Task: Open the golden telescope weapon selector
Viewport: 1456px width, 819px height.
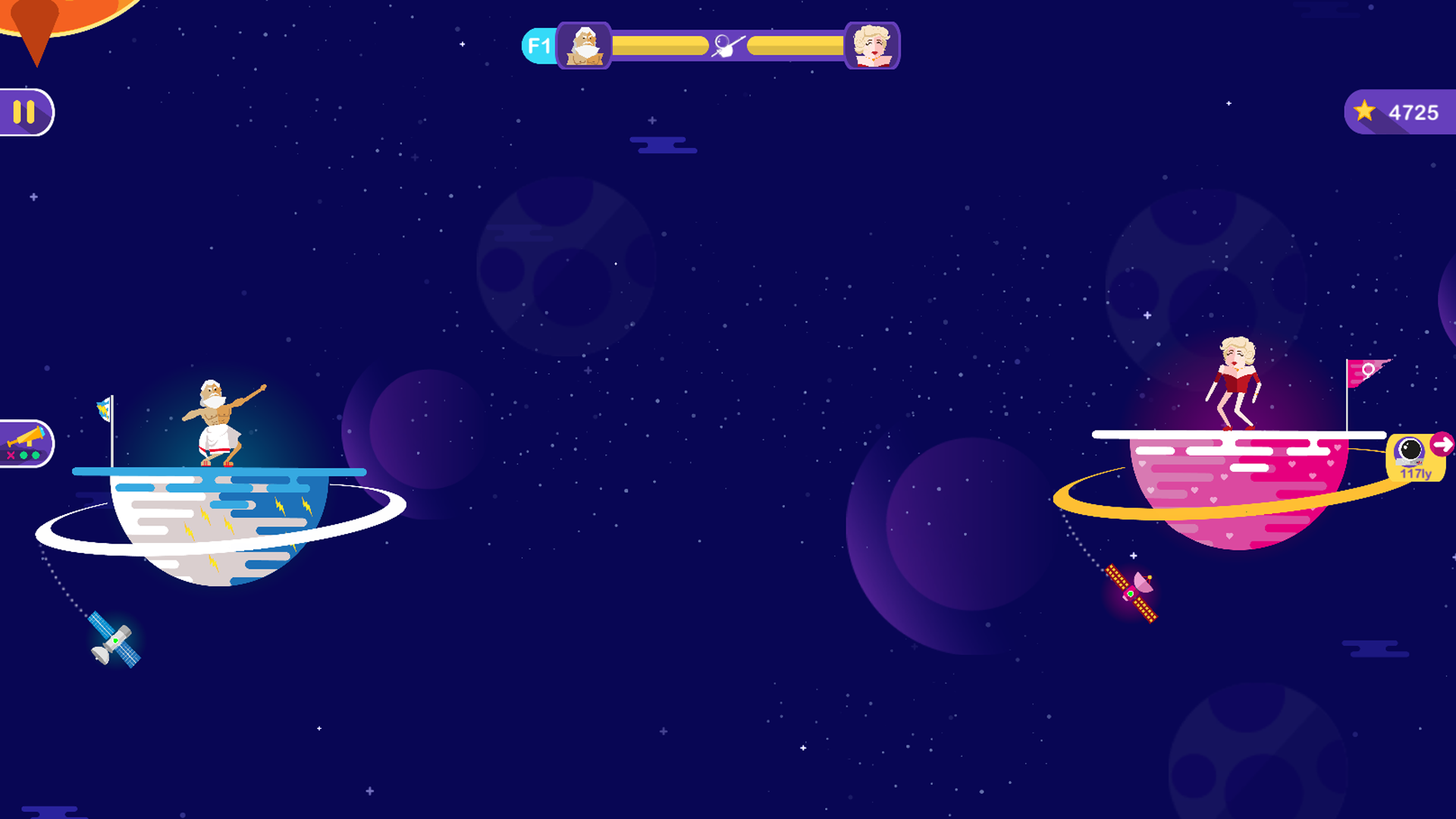Action: point(26,444)
